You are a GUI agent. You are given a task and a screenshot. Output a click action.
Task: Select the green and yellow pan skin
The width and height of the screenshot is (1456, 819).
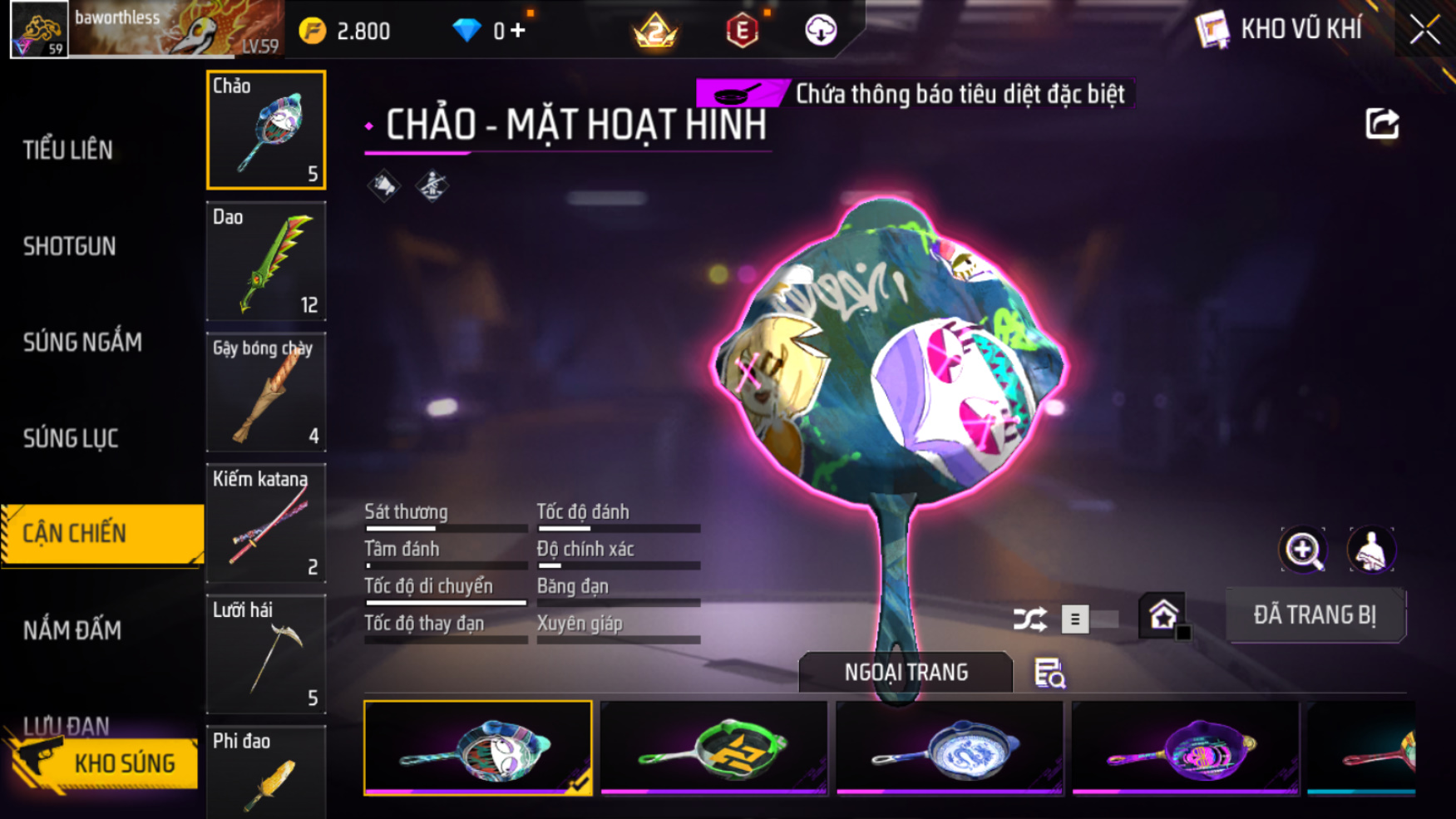click(713, 747)
